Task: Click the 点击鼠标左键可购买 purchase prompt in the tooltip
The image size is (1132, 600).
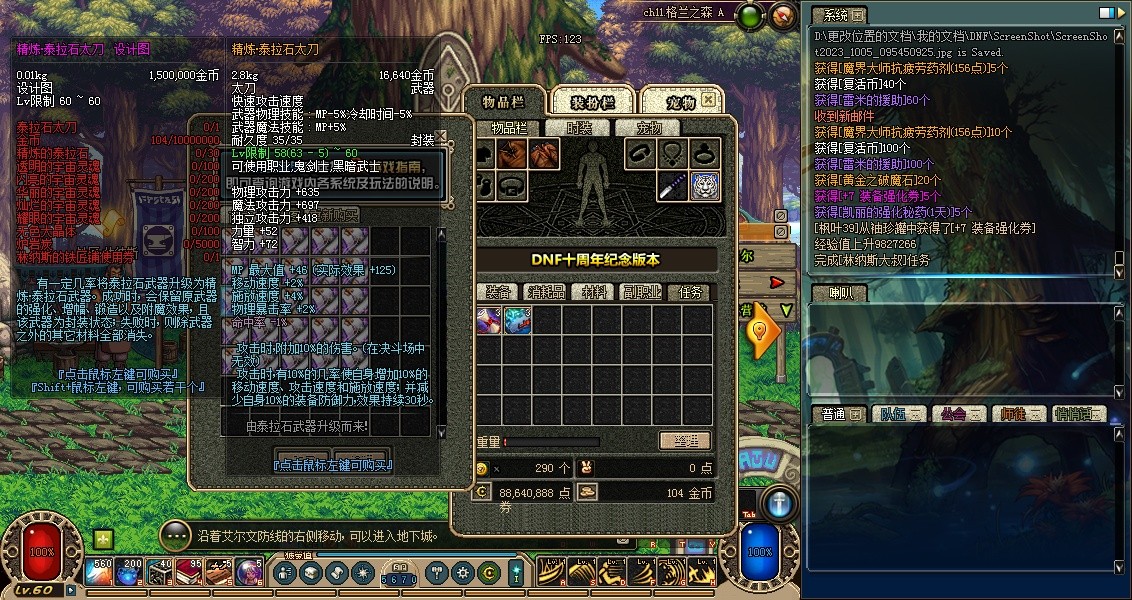Action: click(332, 465)
